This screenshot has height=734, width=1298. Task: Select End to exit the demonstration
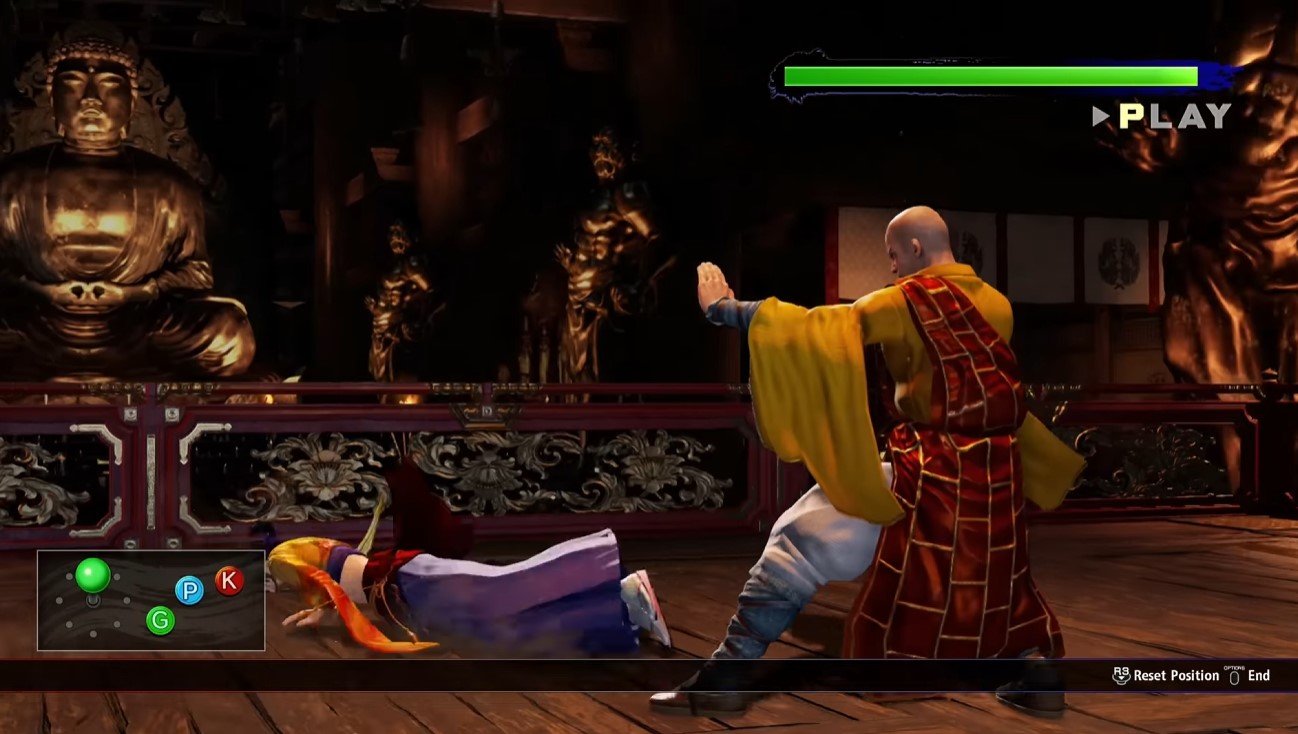[1259, 676]
